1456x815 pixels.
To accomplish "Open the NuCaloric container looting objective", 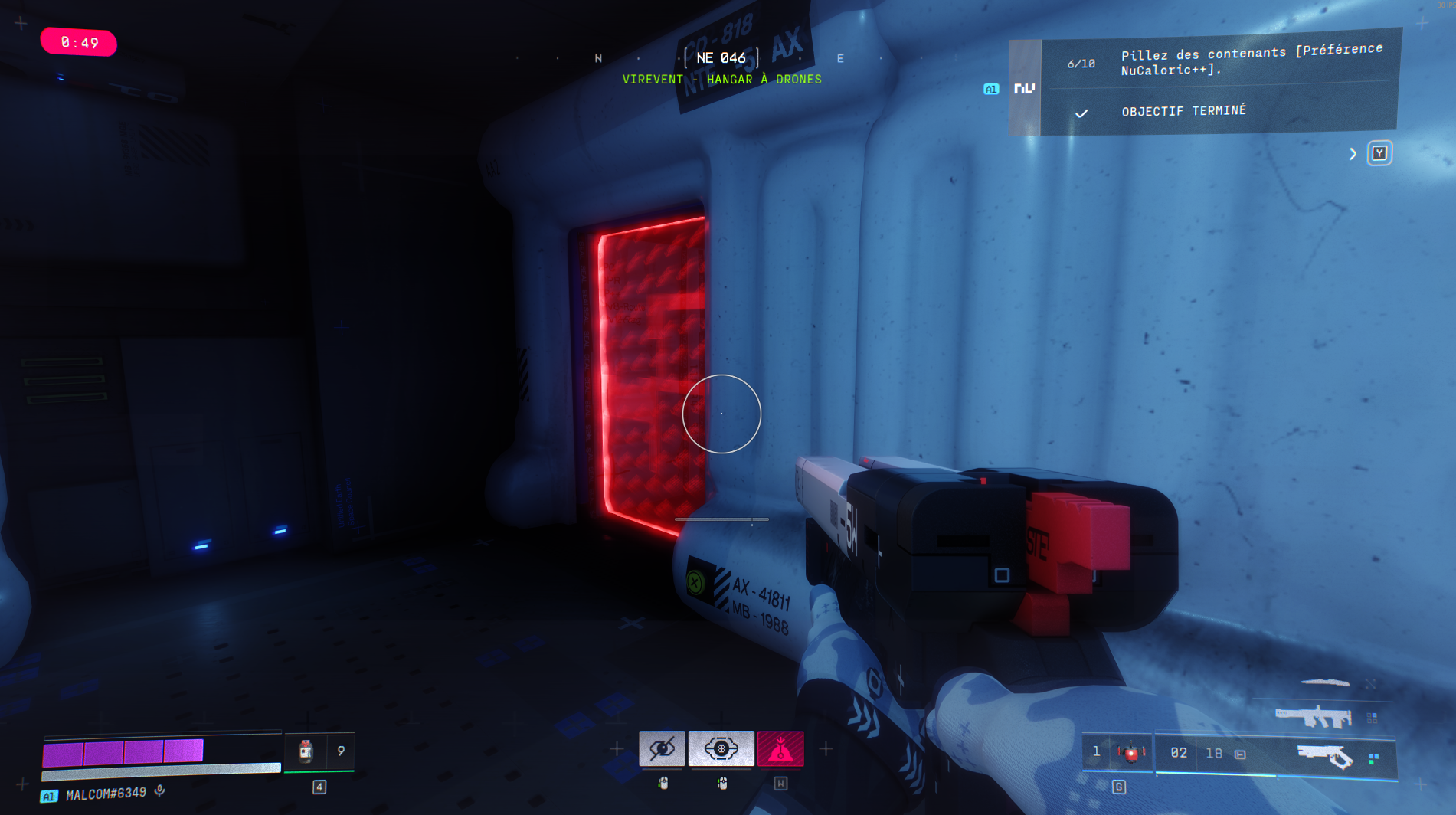I will coord(1251,61).
